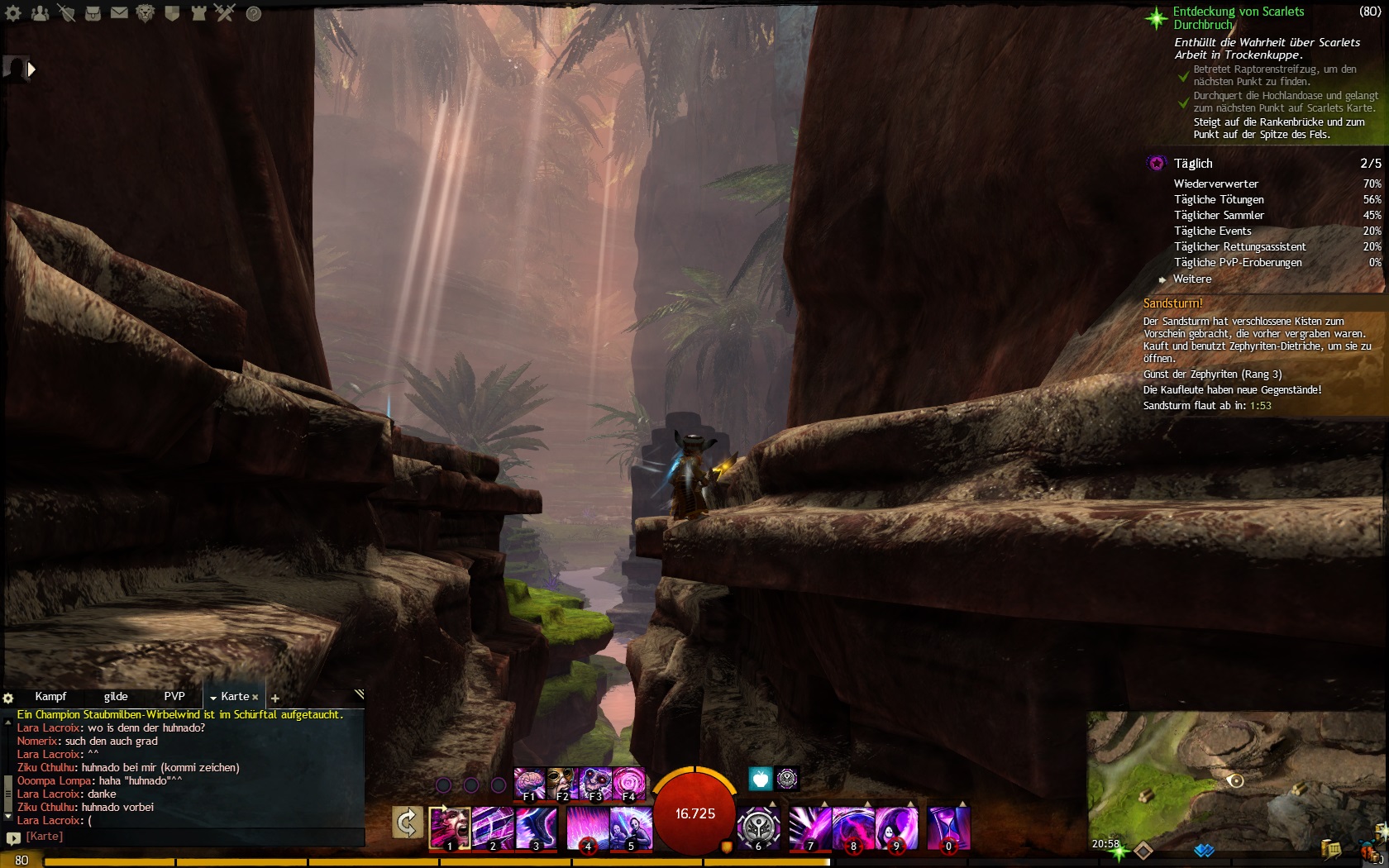Screen dimensions: 1389x868
Task: Swap weapons with the curved arrow button
Action: [407, 823]
